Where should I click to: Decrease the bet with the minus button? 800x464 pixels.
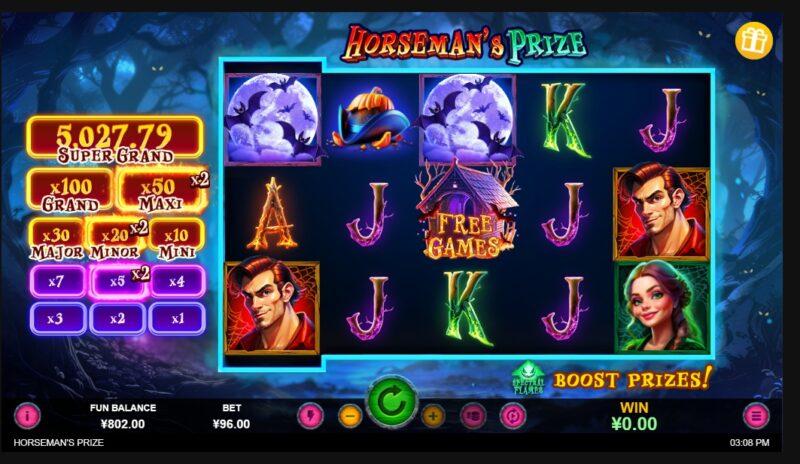click(349, 415)
